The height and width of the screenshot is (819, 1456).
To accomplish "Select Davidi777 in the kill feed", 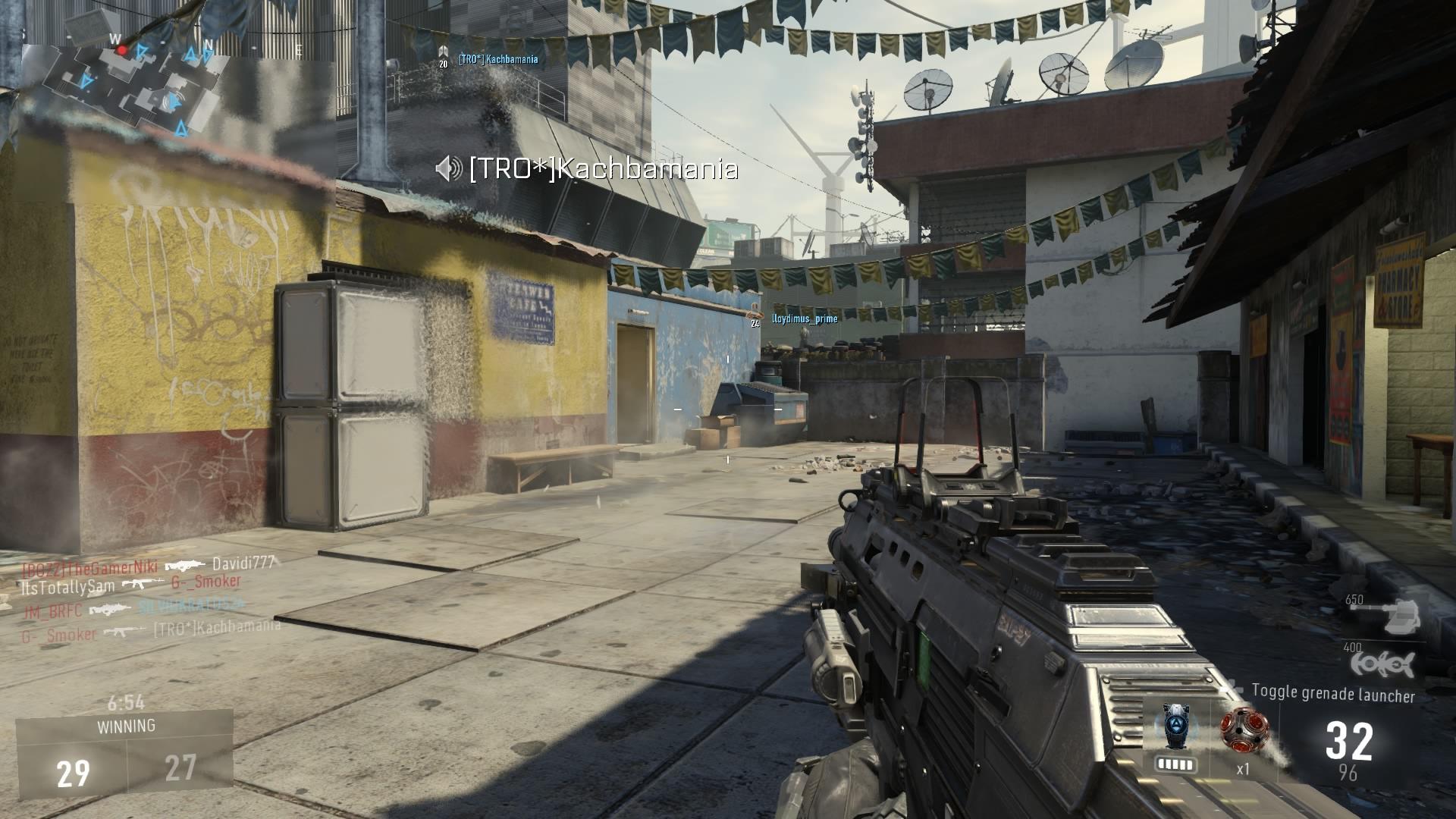I will tap(242, 563).
